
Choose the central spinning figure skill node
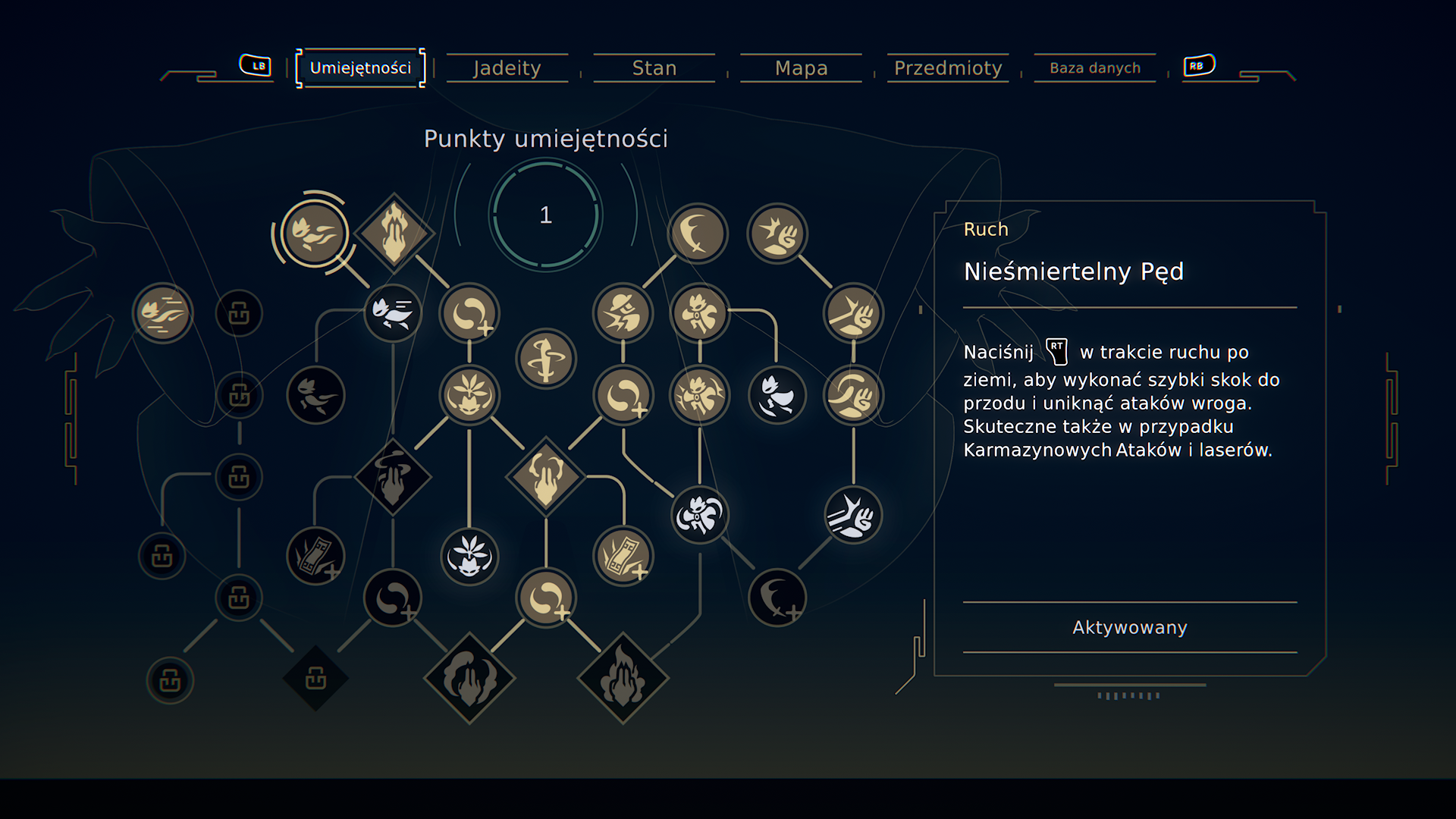(546, 359)
